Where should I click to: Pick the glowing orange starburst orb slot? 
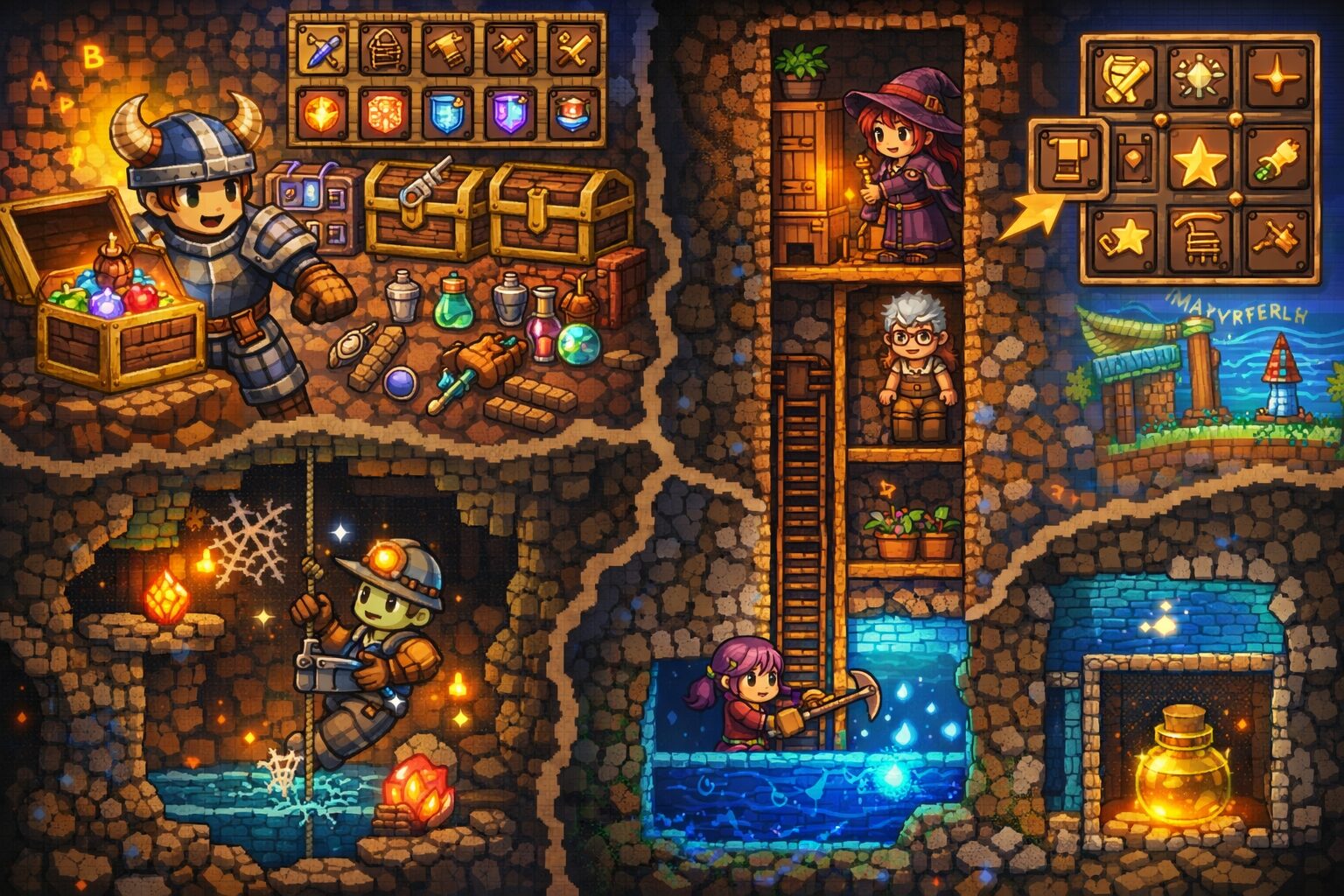coord(319,114)
